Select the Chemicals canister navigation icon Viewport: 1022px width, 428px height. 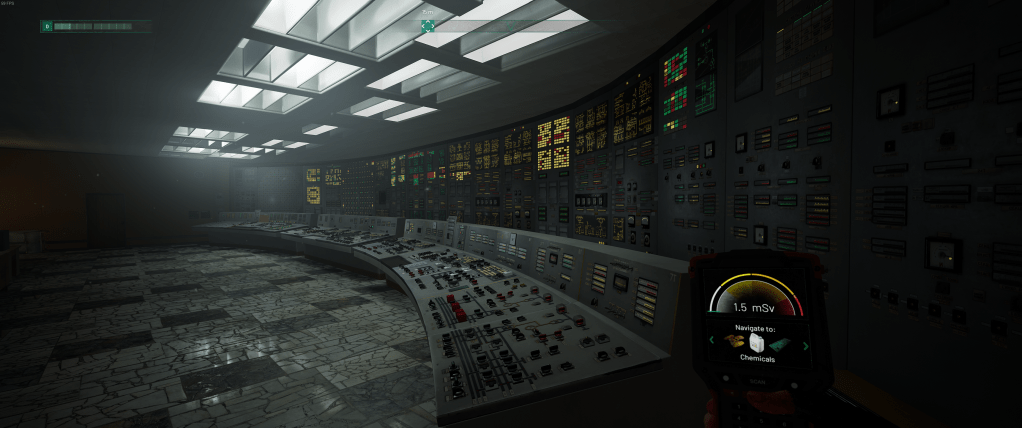coord(757,342)
